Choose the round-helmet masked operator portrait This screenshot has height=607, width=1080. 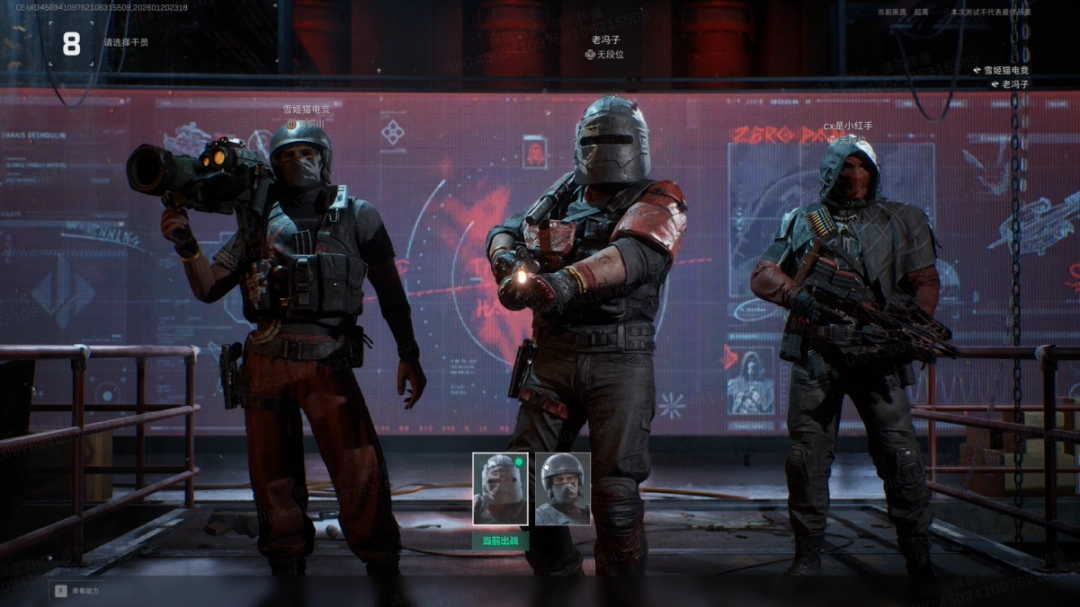562,489
